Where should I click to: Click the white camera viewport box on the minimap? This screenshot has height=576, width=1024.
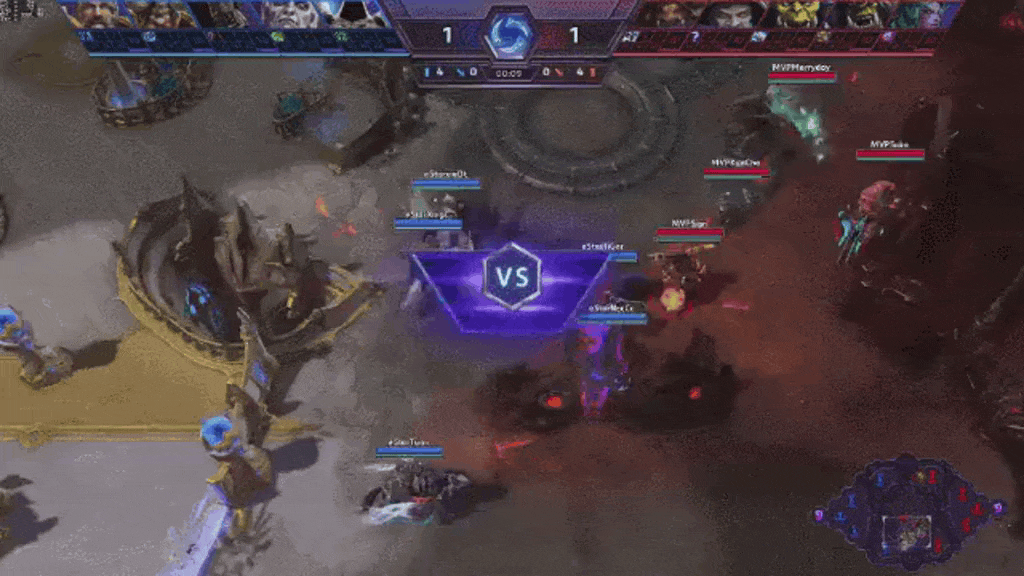pyautogui.click(x=908, y=532)
